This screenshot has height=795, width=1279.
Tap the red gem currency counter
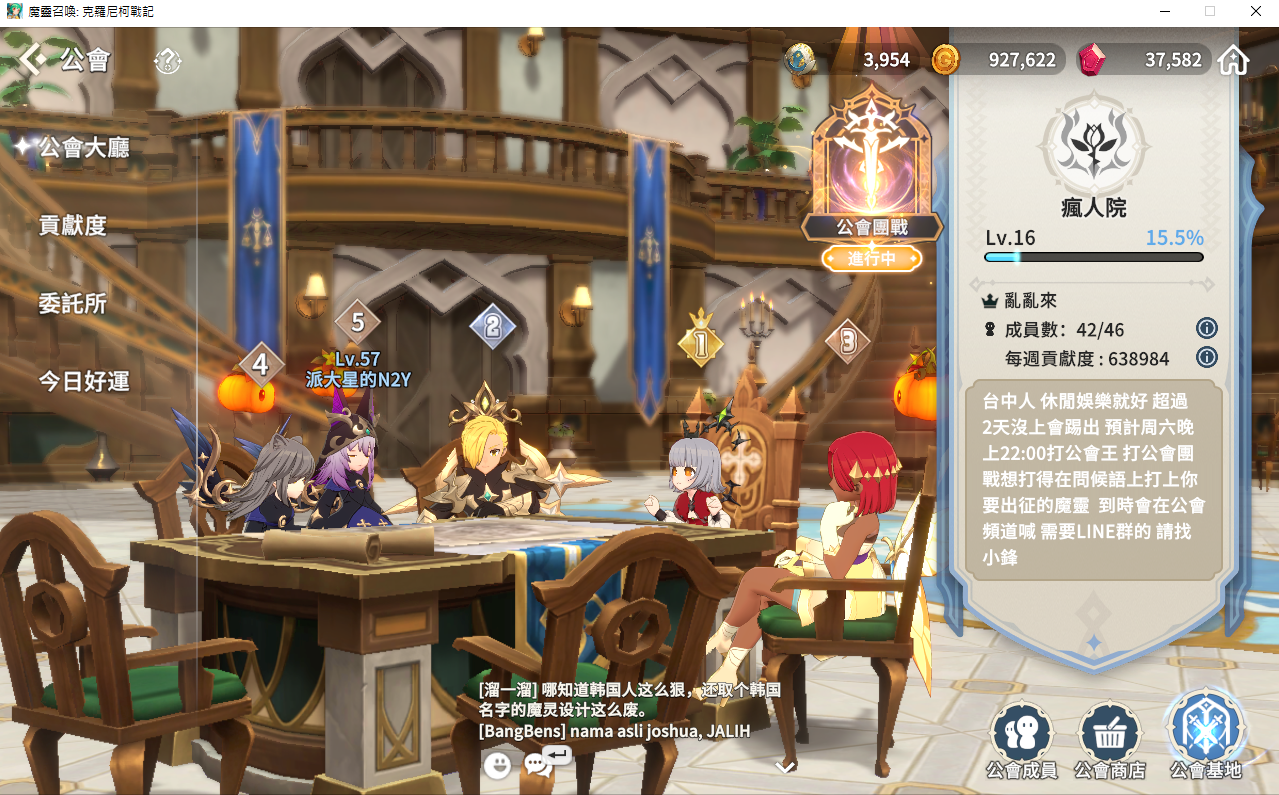pos(1145,60)
